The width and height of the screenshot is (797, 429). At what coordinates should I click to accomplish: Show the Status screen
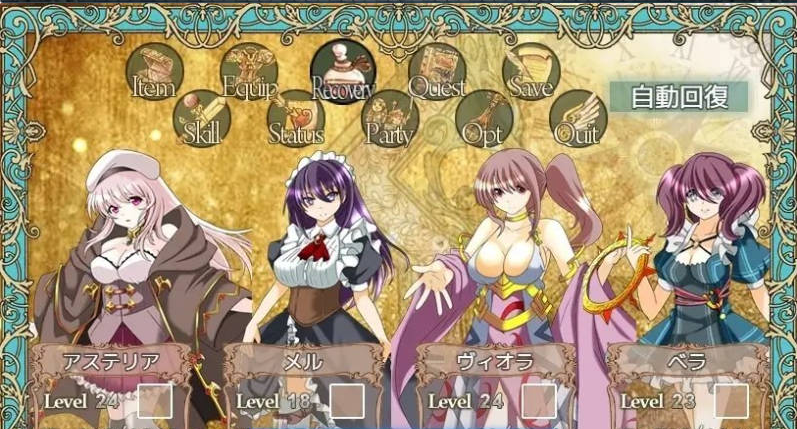pyautogui.click(x=296, y=119)
